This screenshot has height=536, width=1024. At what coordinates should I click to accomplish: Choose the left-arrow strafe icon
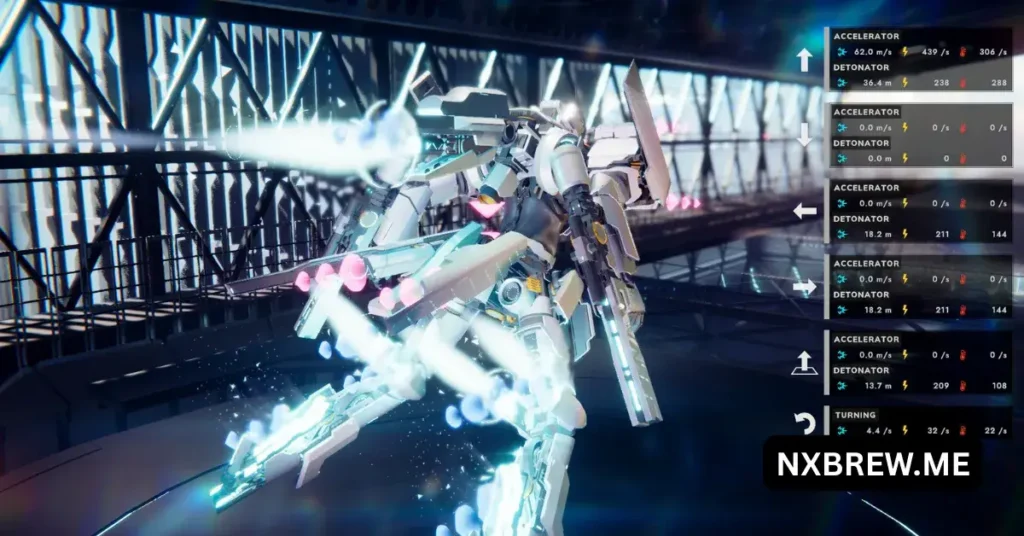click(x=804, y=211)
